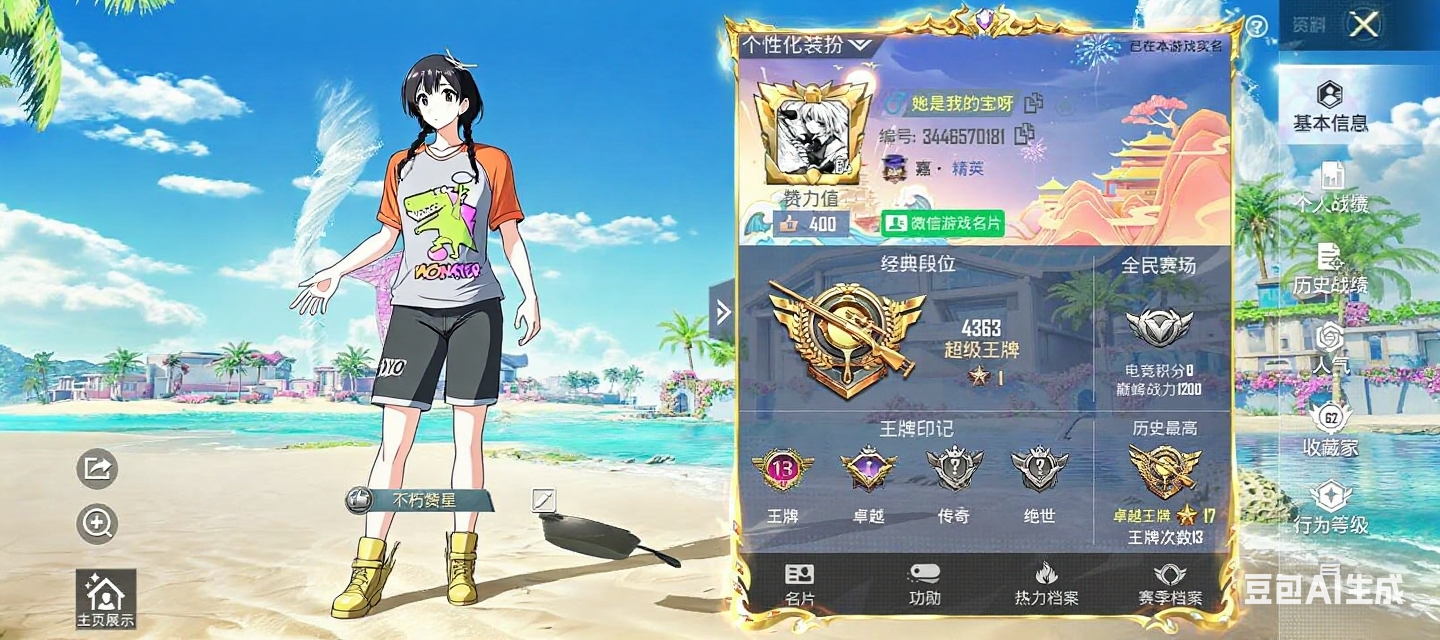Show the 历史战绩 tab
The height and width of the screenshot is (640, 1440).
point(1330,270)
